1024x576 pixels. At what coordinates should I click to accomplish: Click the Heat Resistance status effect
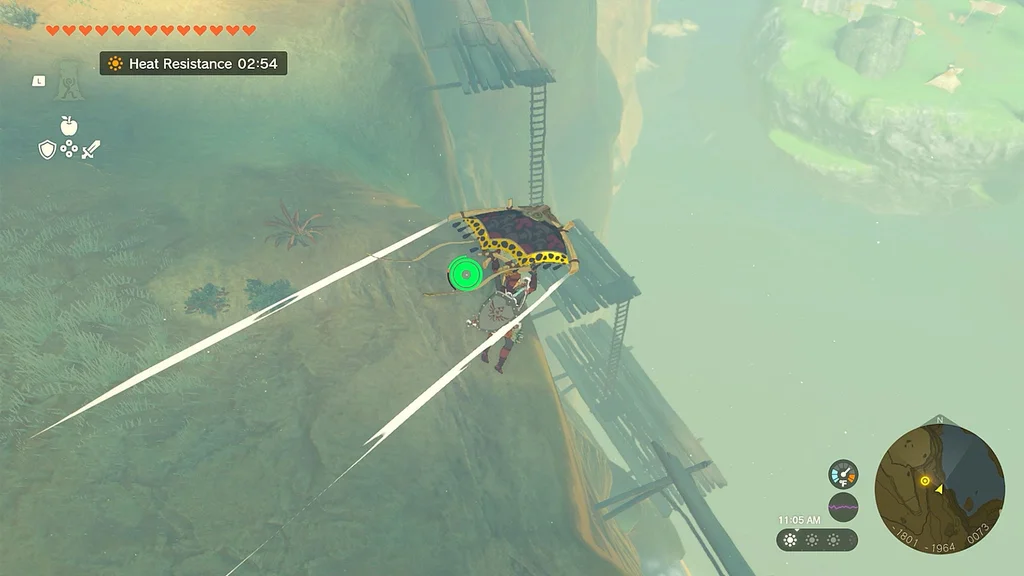tap(193, 63)
